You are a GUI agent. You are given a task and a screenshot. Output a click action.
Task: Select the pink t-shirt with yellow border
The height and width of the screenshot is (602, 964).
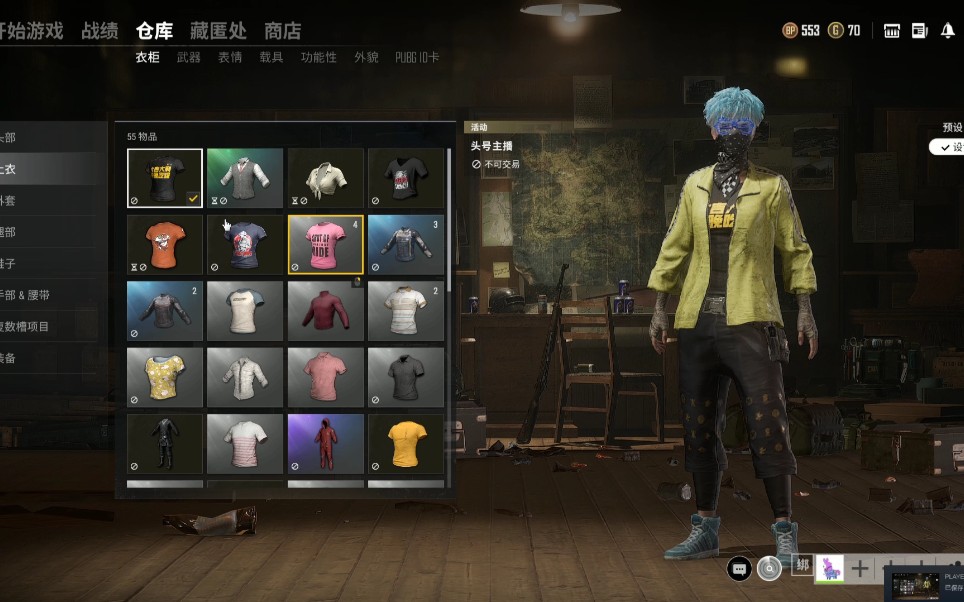[x=325, y=244]
